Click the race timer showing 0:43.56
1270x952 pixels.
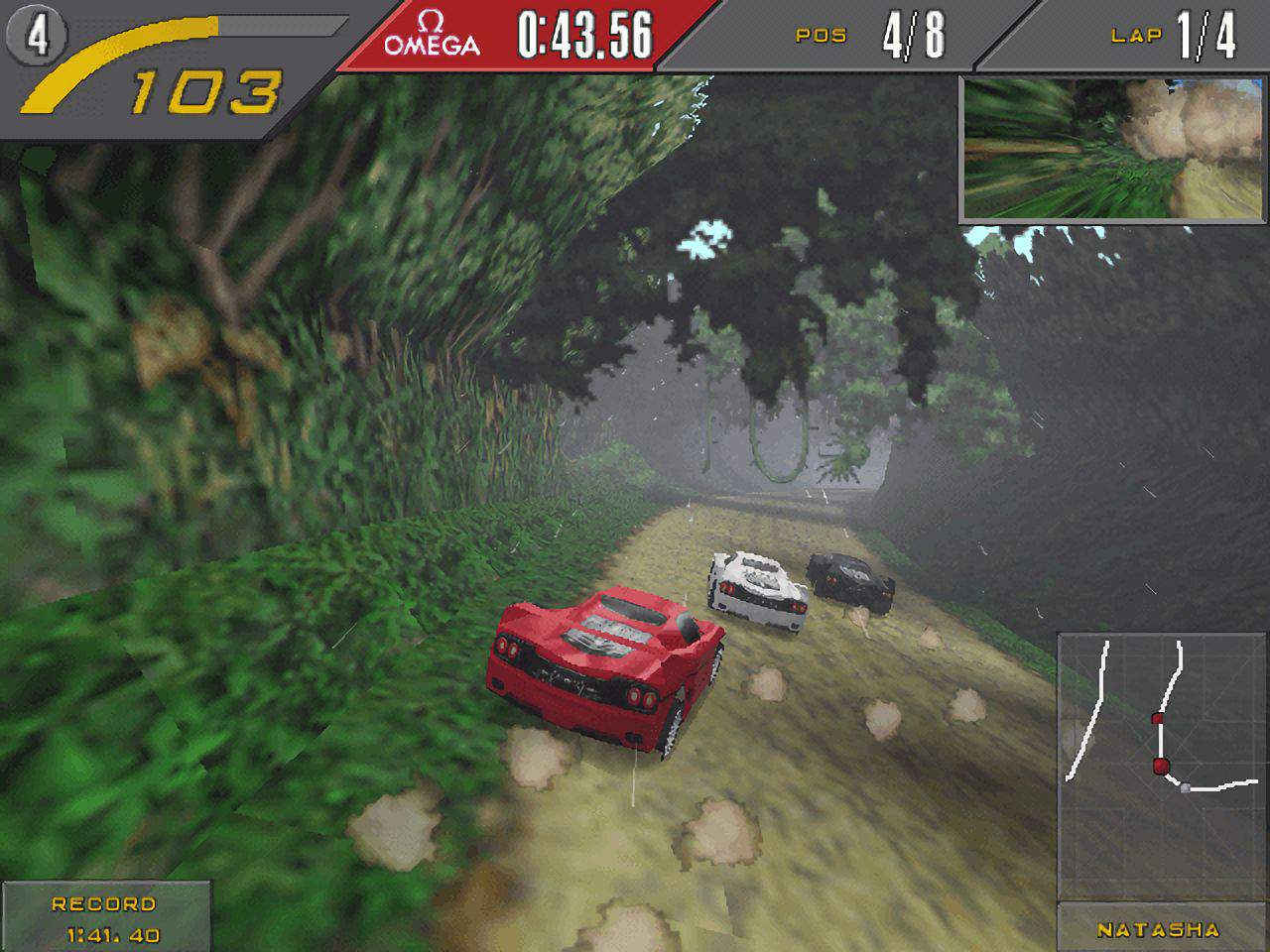[585, 33]
